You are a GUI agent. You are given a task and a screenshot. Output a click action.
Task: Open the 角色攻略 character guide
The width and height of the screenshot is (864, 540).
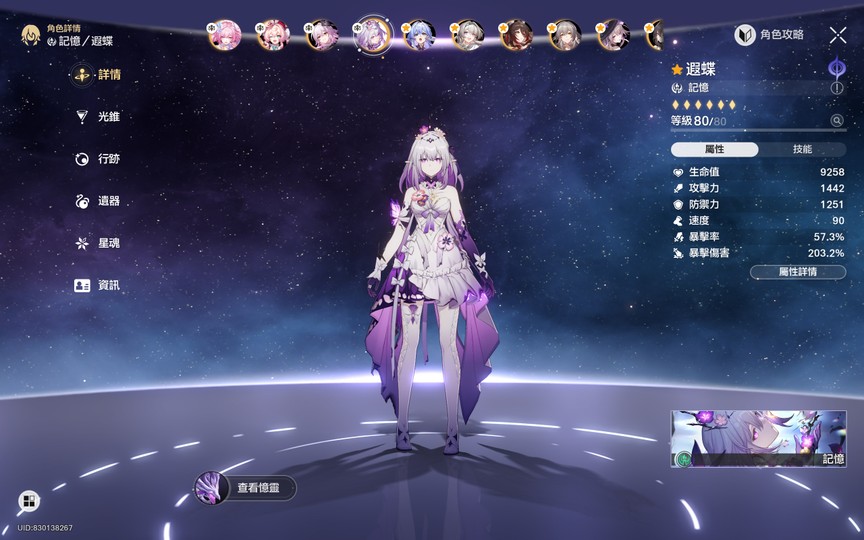click(x=770, y=35)
